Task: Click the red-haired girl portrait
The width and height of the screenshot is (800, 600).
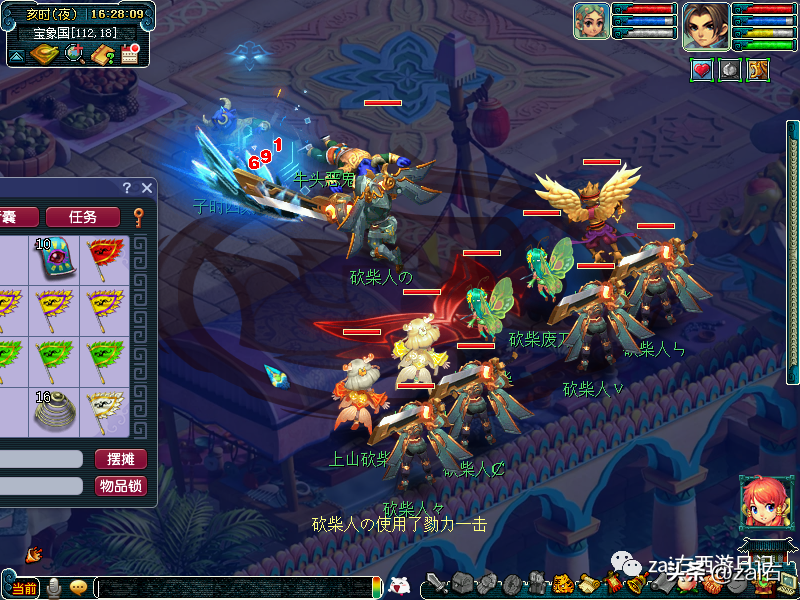Action: point(762,504)
